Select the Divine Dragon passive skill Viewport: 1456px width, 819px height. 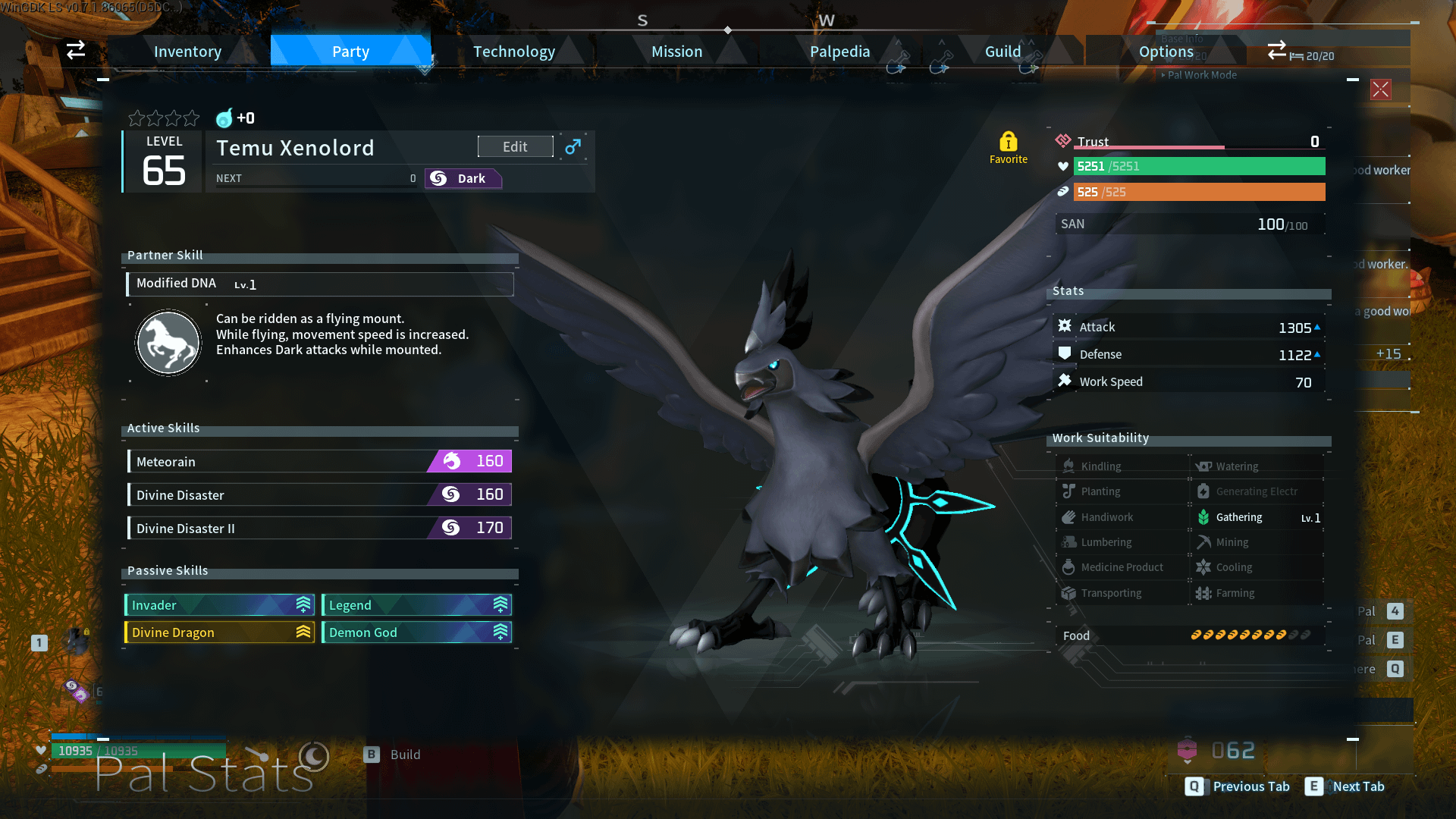click(x=219, y=632)
